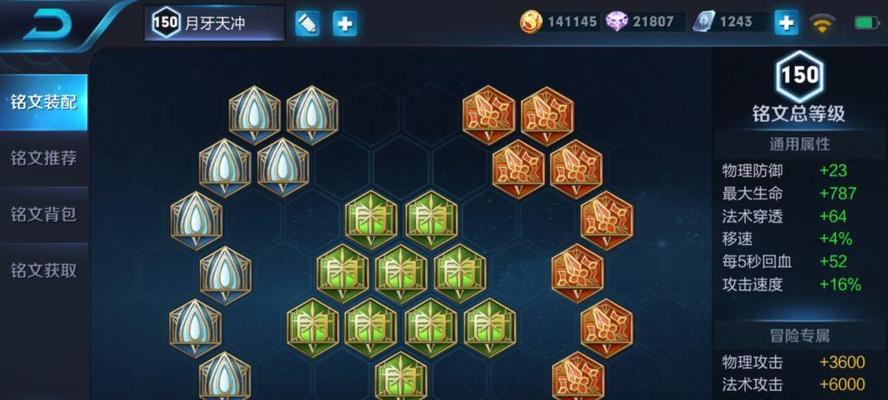Viewport: 888px width, 400px height.
Task: Go back with the top-left arrow button
Action: (x=48, y=23)
